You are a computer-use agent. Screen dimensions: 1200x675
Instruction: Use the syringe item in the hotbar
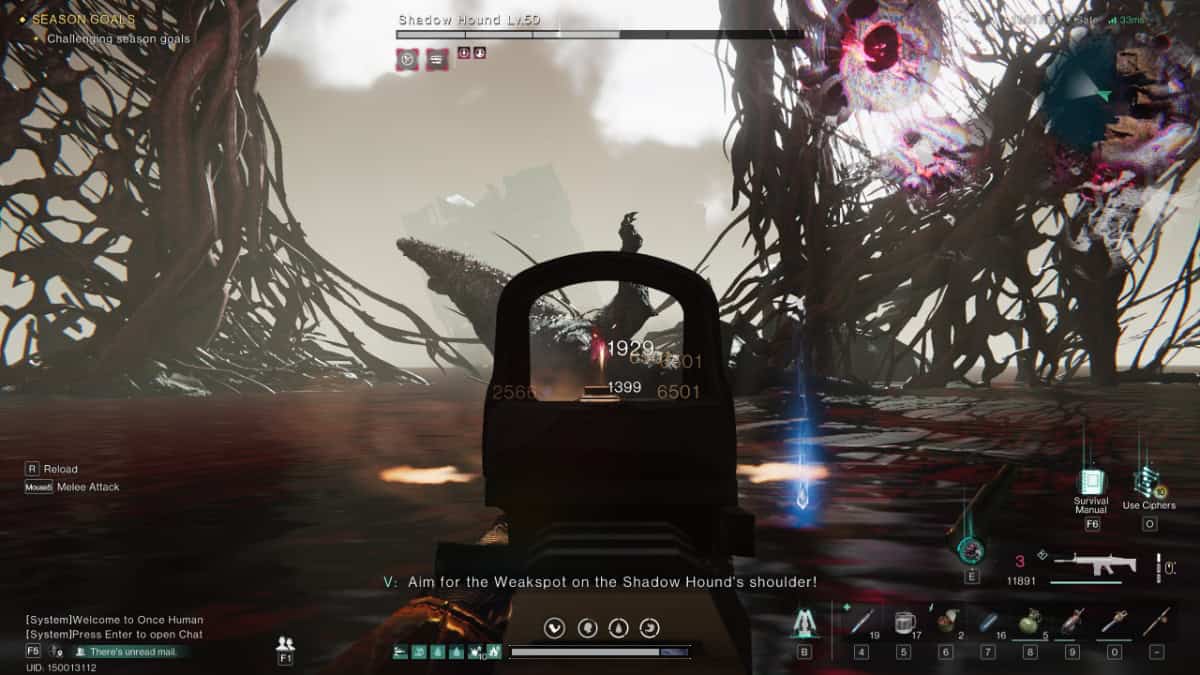click(862, 621)
